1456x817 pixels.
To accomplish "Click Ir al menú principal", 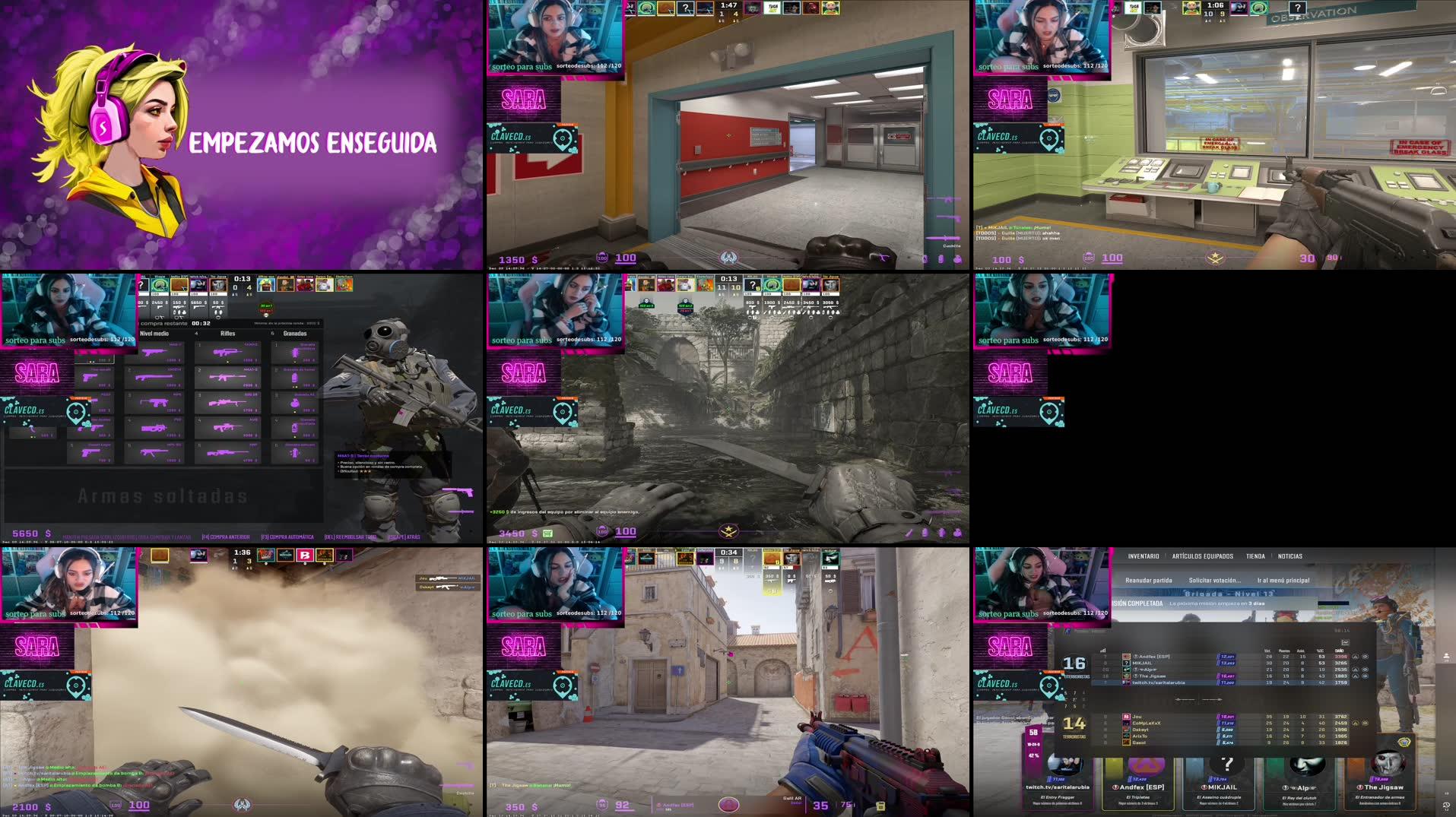I will pos(1283,580).
